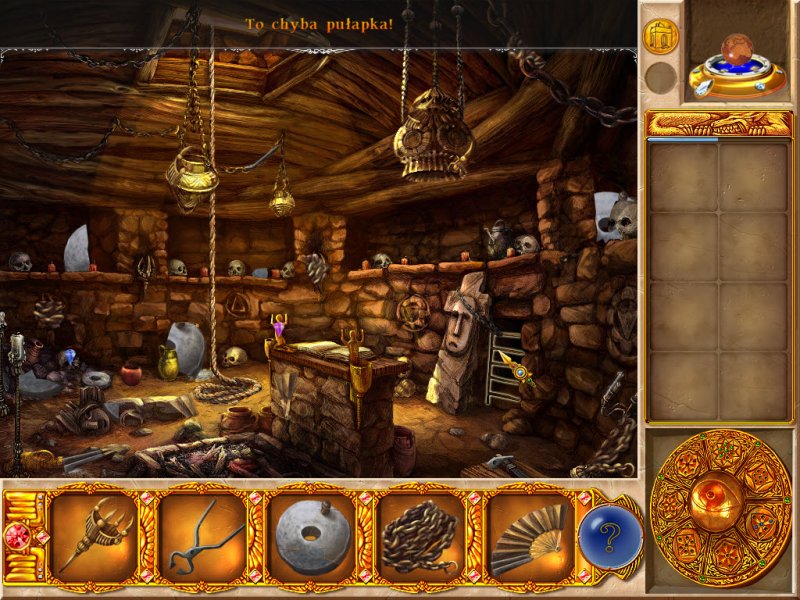The width and height of the screenshot is (800, 600).
Task: Open the gold archway coin button
Action: pyautogui.click(x=660, y=36)
